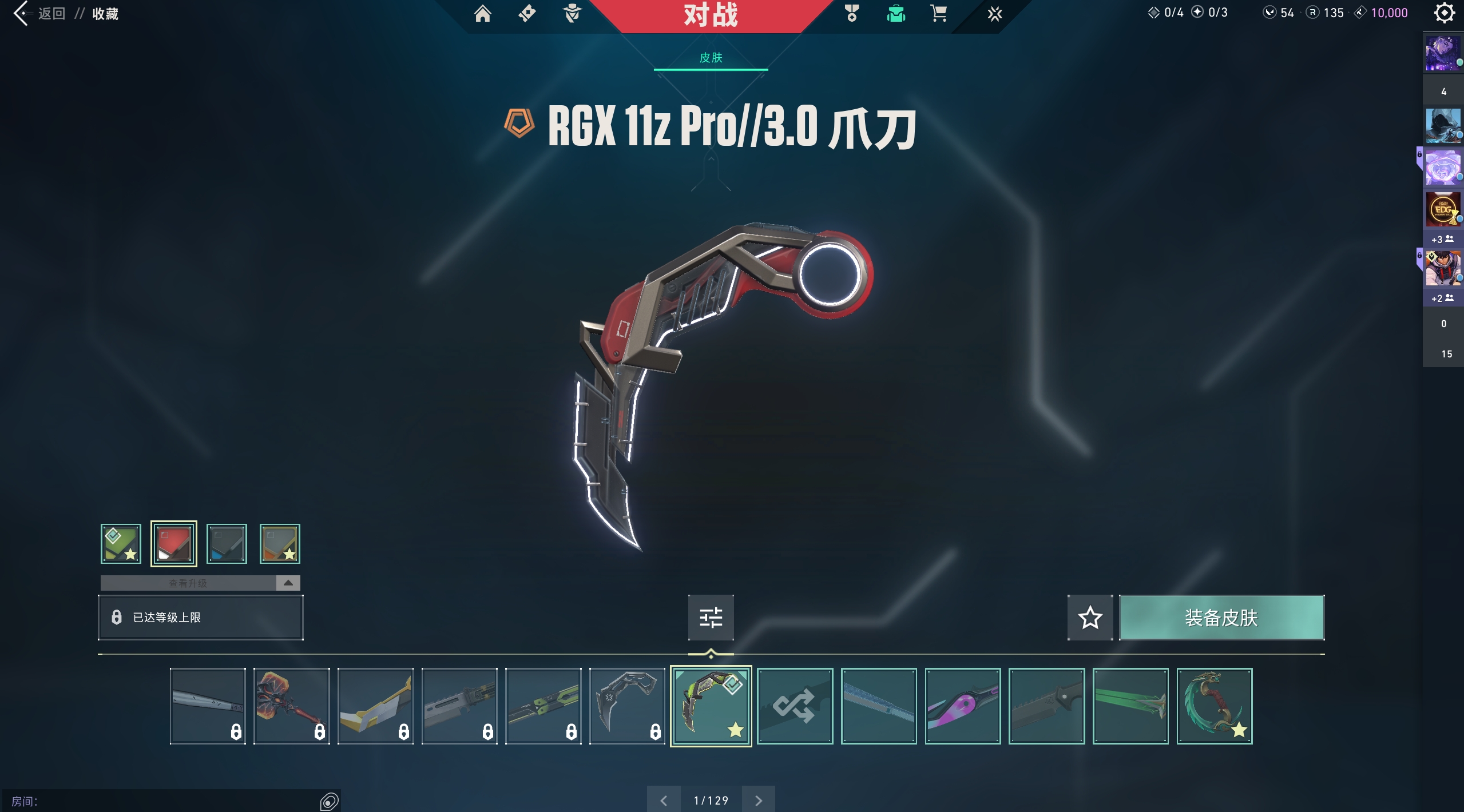The image size is (1464, 812).
Task: Select the random skin shuffle thumbnail
Action: click(x=795, y=706)
